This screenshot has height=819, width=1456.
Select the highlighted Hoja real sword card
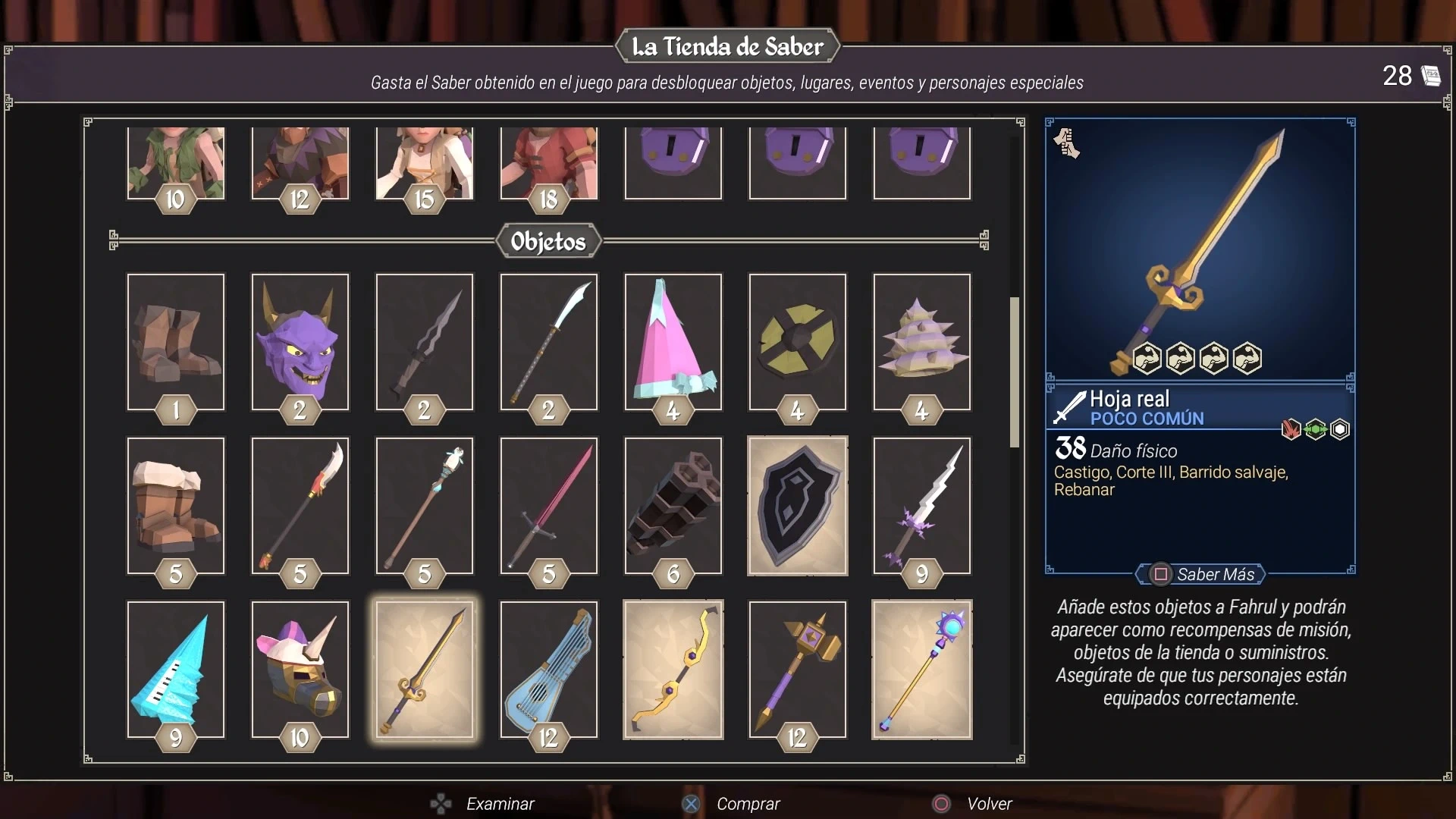(424, 669)
